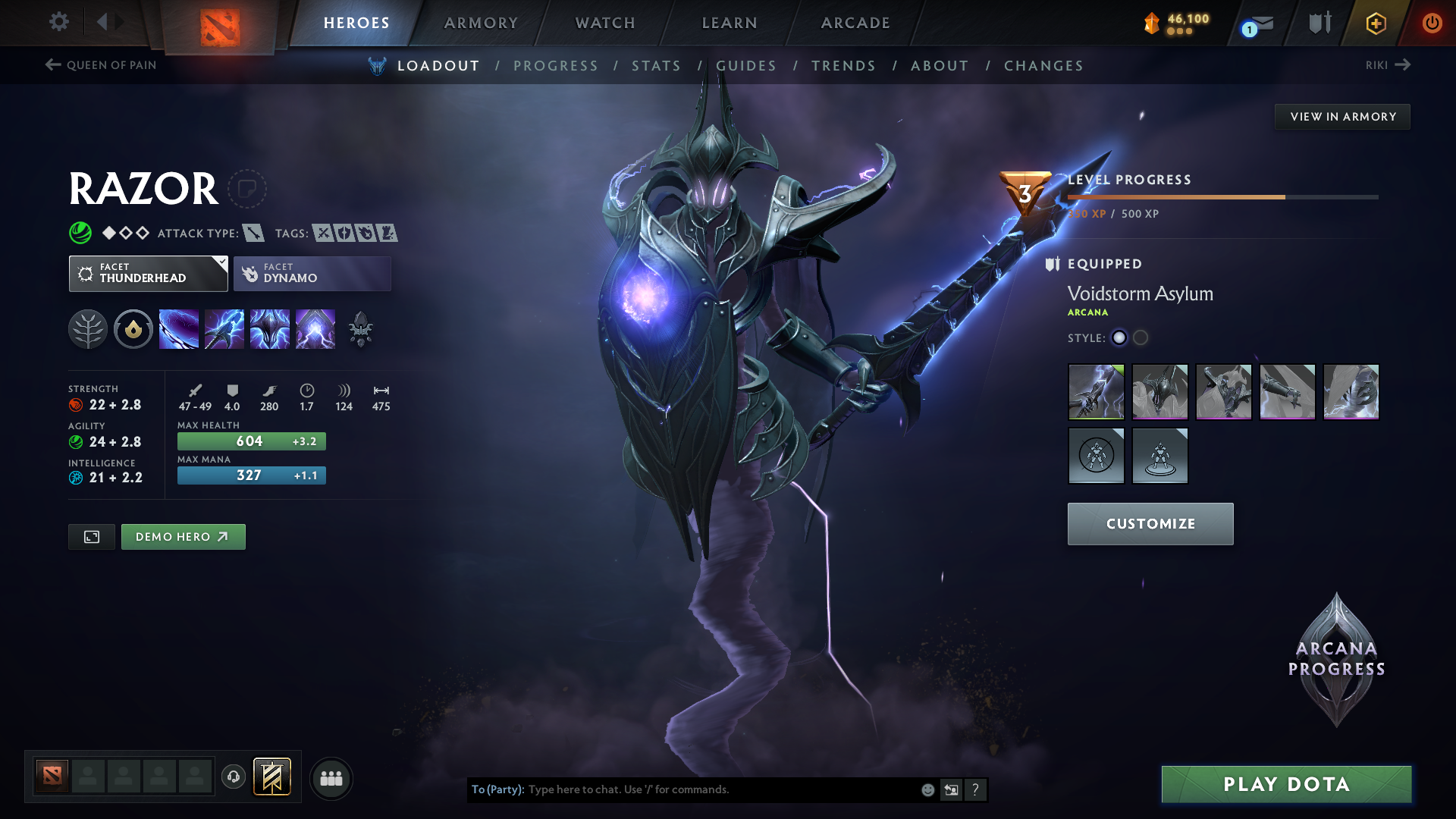This screenshot has width=1456, height=819.
Task: Open Razor's Static Link ability icon
Action: 224,328
